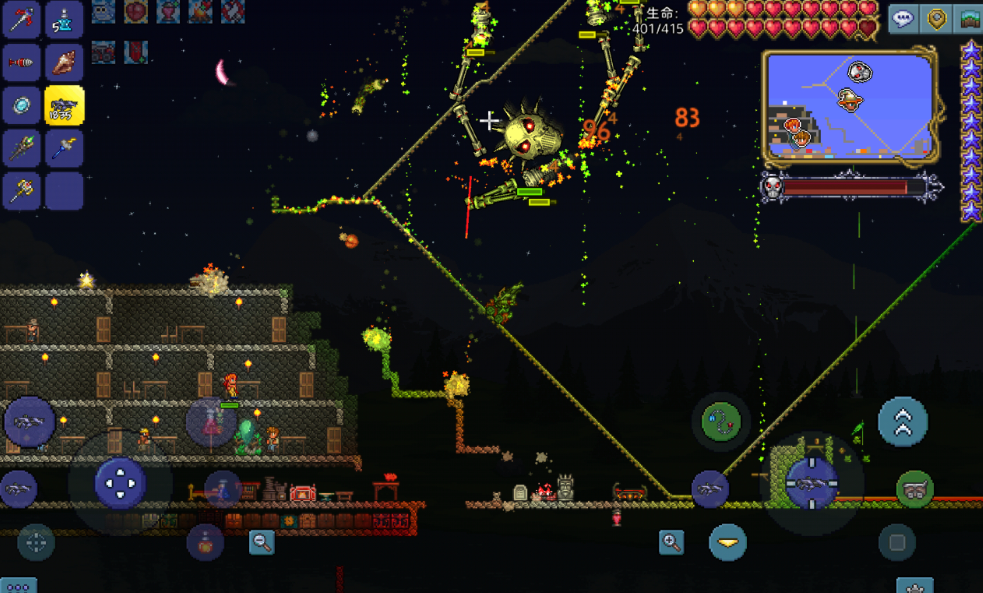Zoom in with the plus magnifier

(672, 543)
